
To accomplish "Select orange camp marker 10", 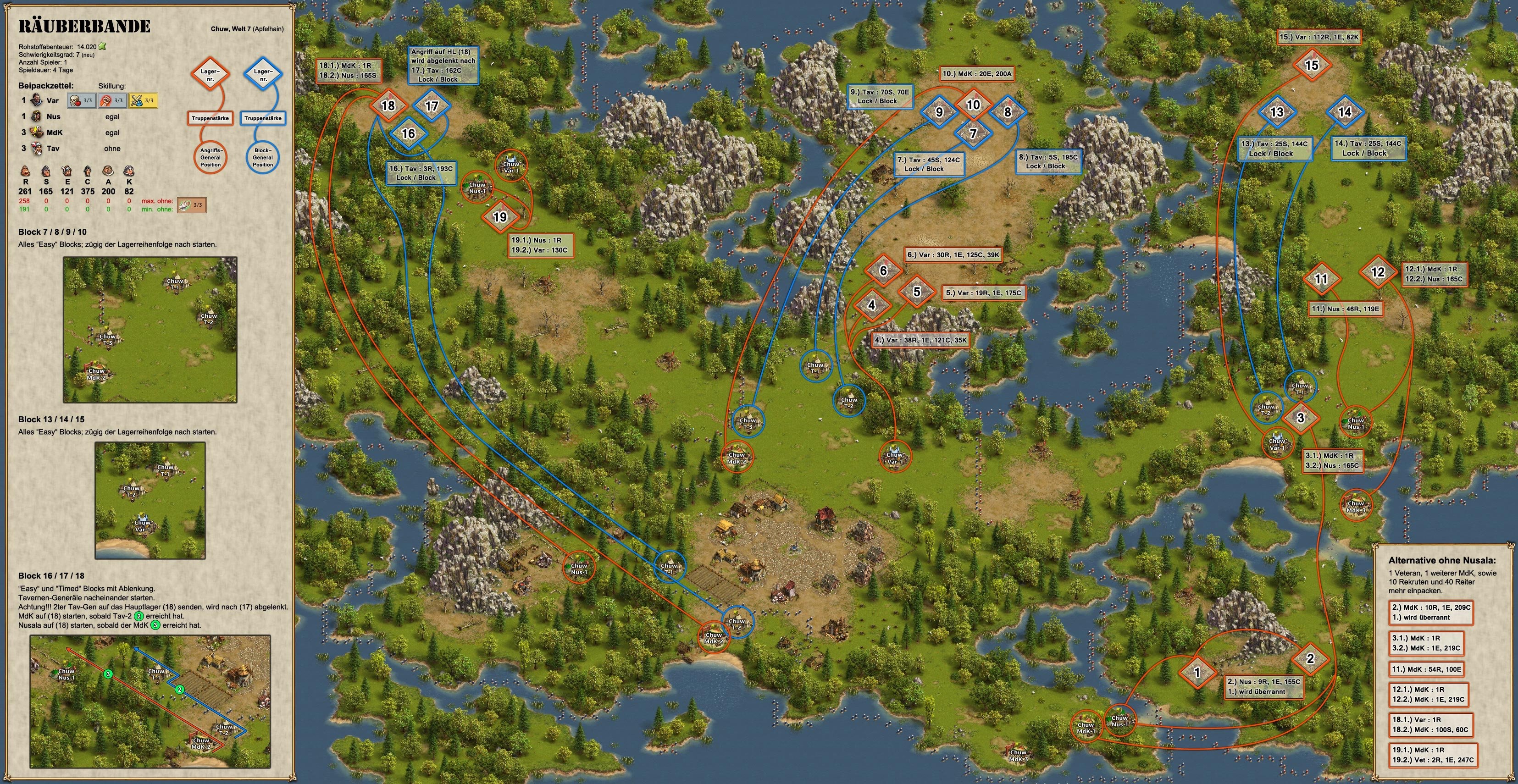I will pos(973,105).
